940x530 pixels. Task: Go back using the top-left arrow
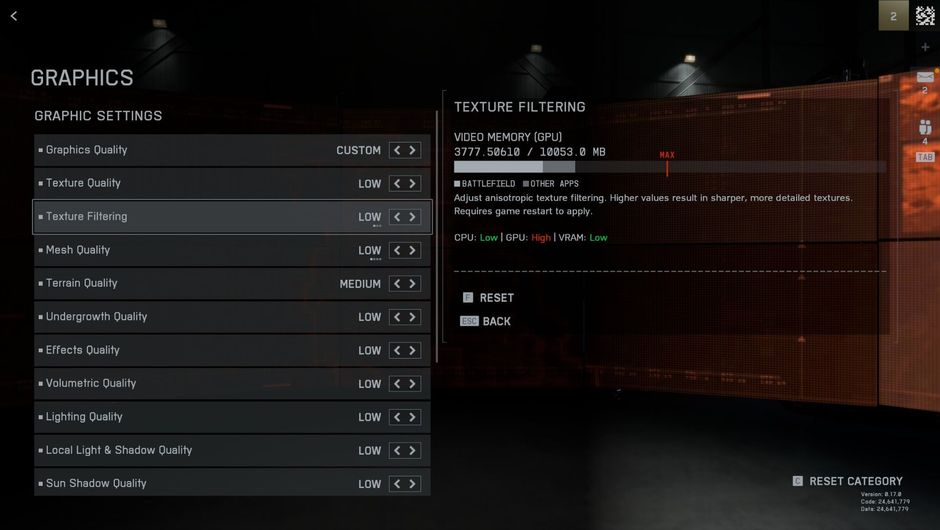[x=14, y=16]
